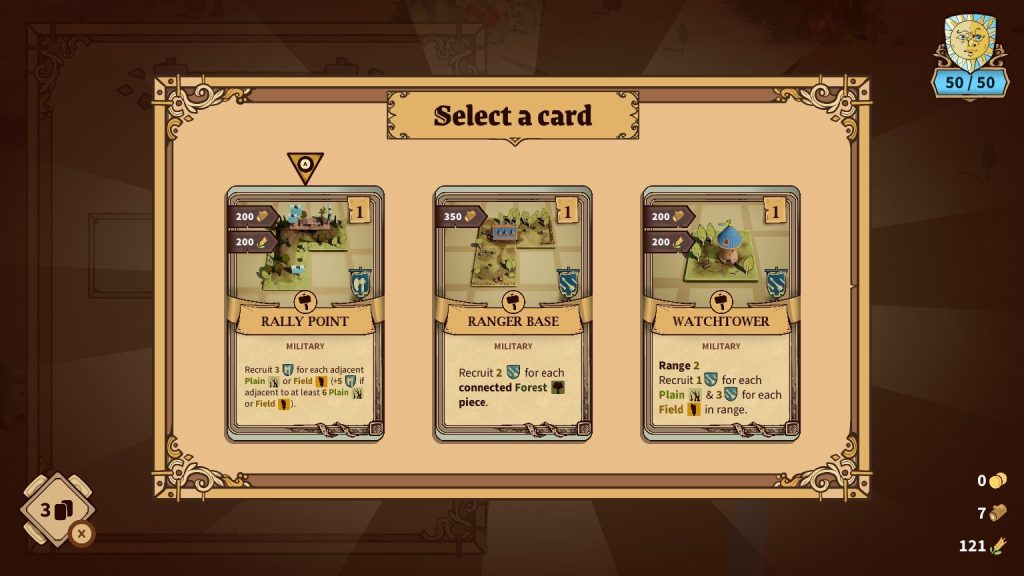Select the Rally Point card

[x=305, y=313]
